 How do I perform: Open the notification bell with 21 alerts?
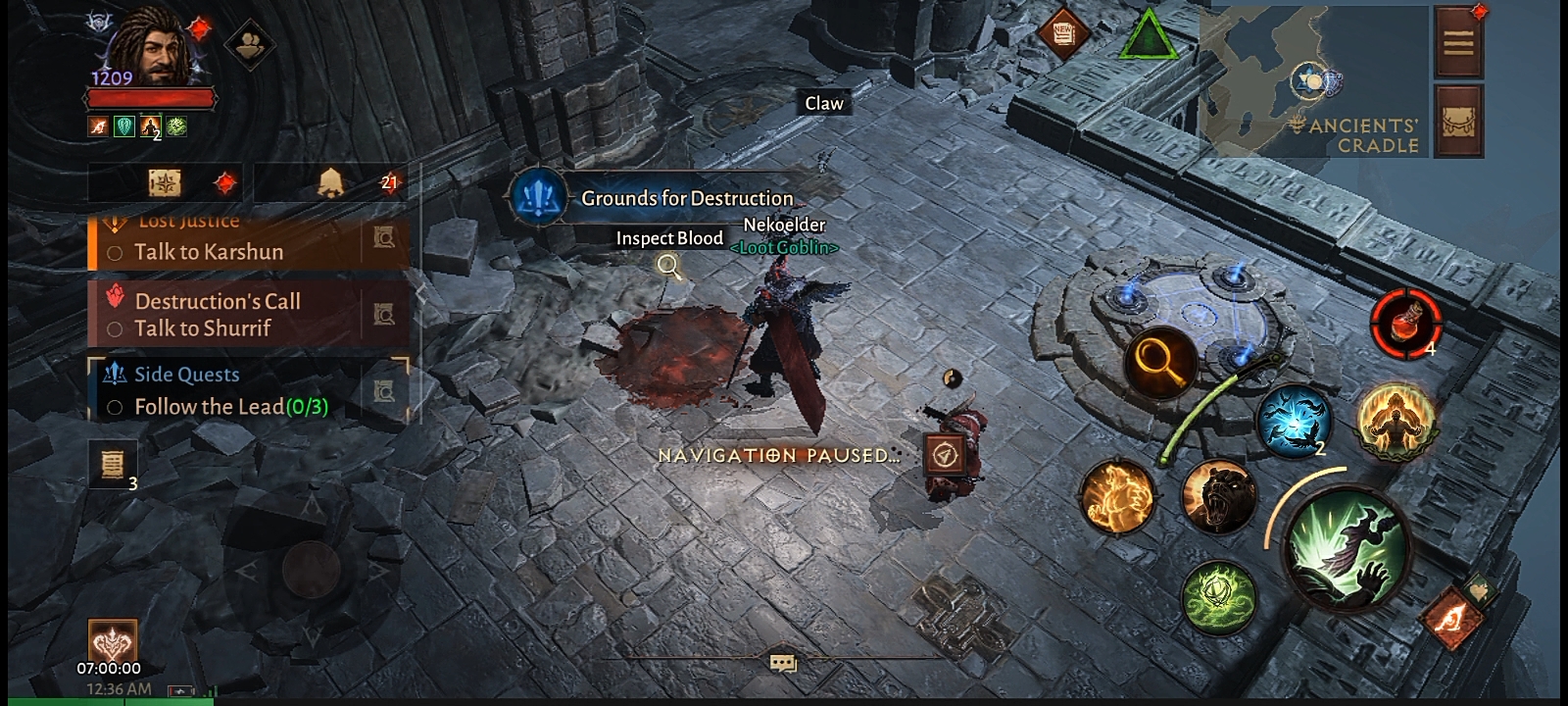(x=332, y=182)
